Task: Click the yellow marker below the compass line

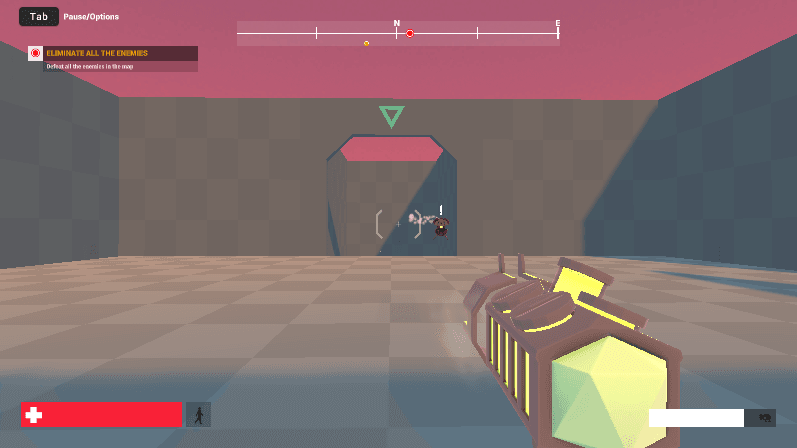Action: pyautogui.click(x=367, y=43)
